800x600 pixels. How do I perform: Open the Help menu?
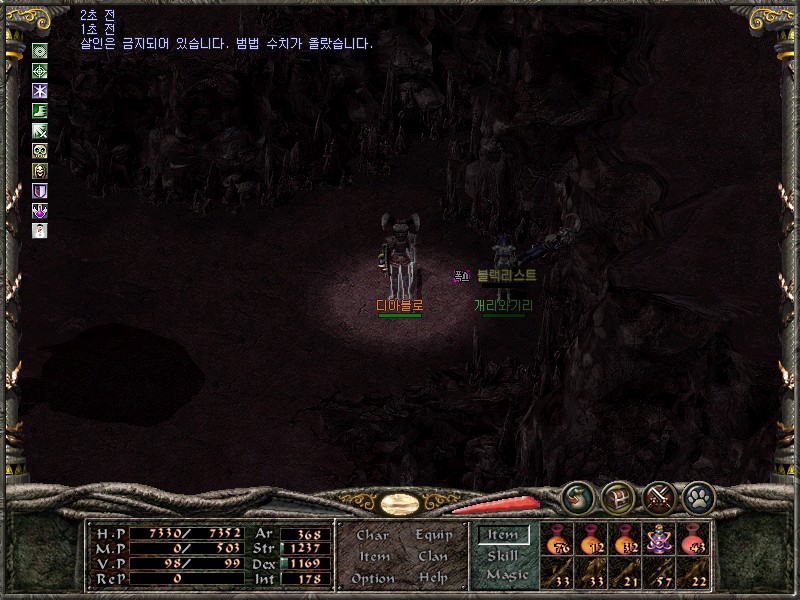coord(433,578)
